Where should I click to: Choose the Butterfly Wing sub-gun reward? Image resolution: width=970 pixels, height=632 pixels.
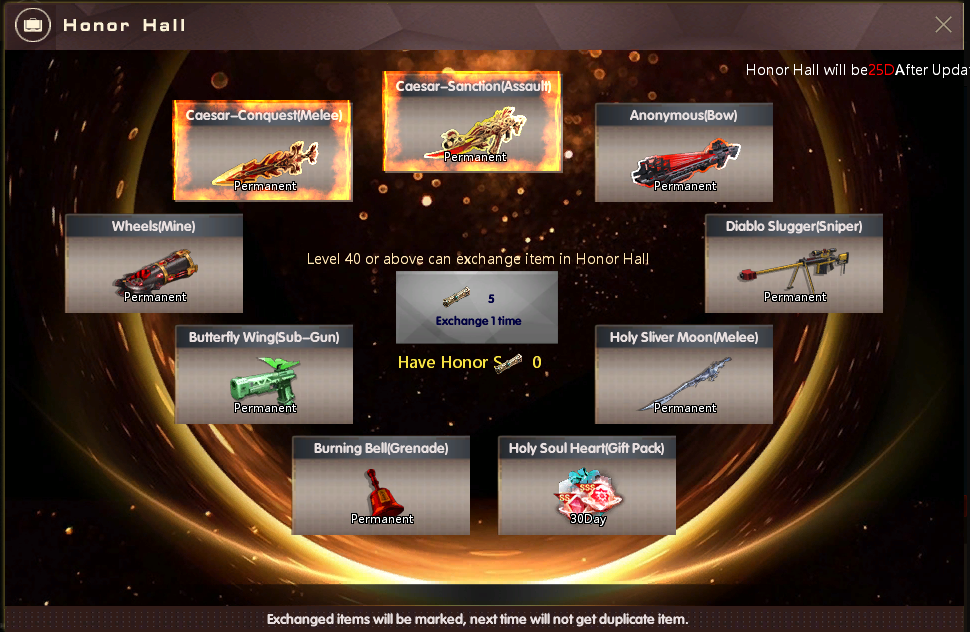(x=264, y=375)
